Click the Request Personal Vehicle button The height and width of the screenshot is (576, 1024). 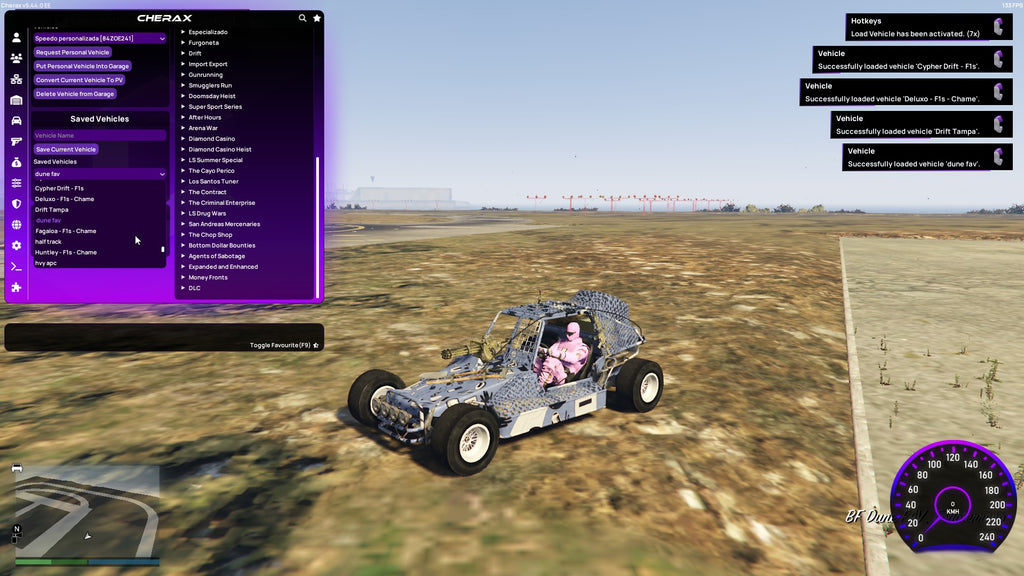coord(72,52)
